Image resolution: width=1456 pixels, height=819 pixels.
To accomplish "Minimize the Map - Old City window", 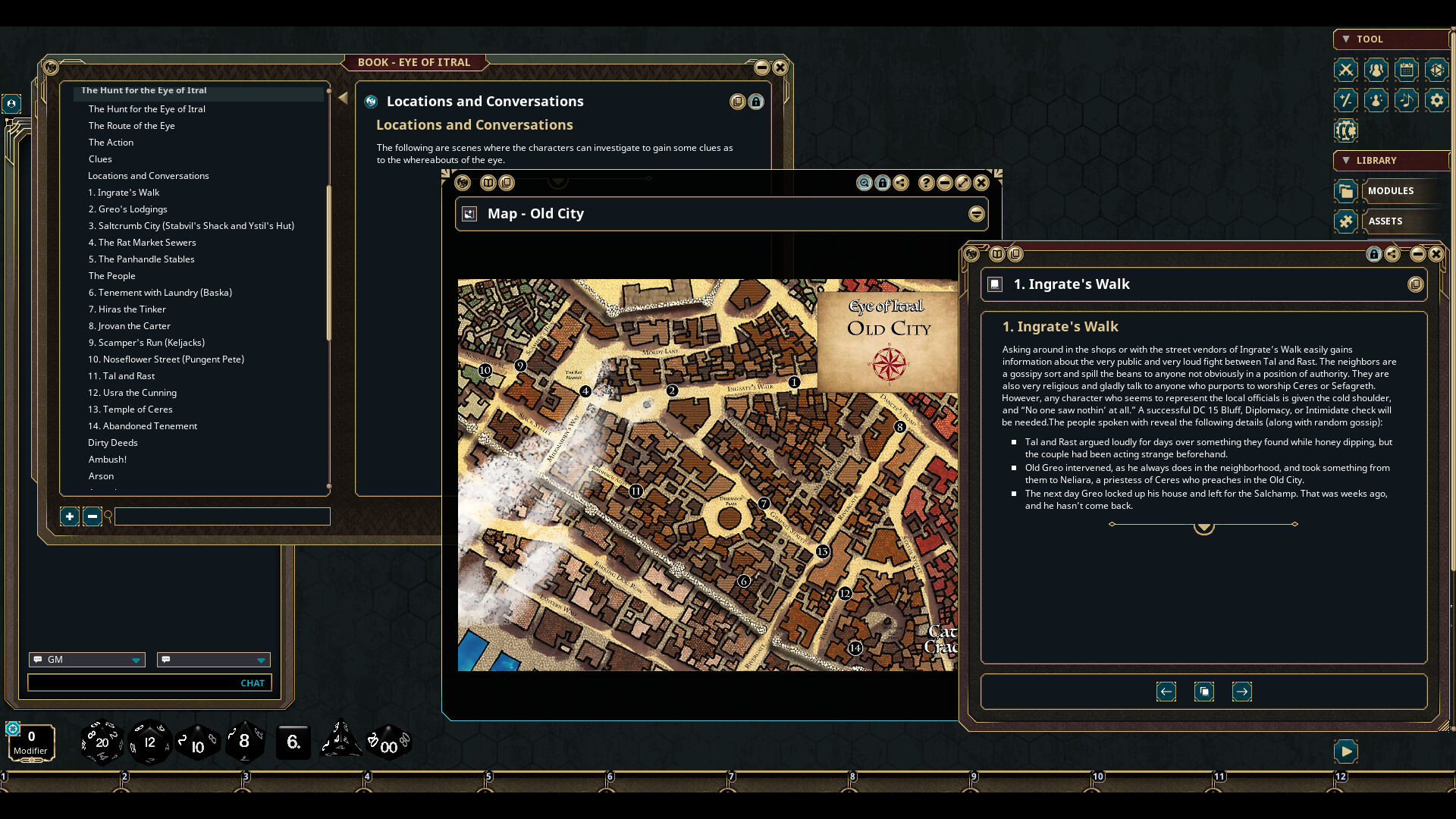I will (944, 183).
